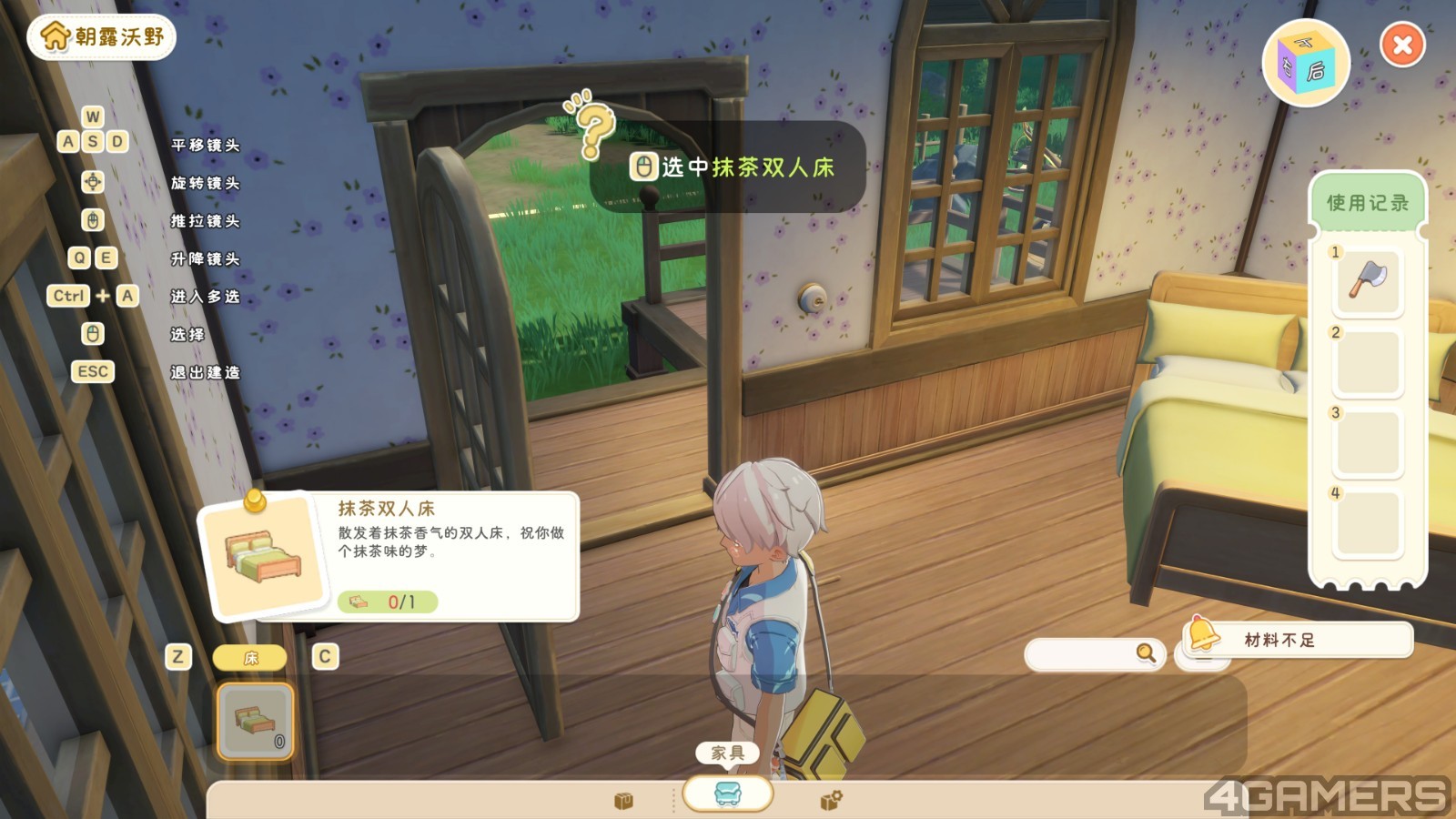Screen dimensions: 1456x819
Task: Select the axe in usage history
Action: [1367, 281]
